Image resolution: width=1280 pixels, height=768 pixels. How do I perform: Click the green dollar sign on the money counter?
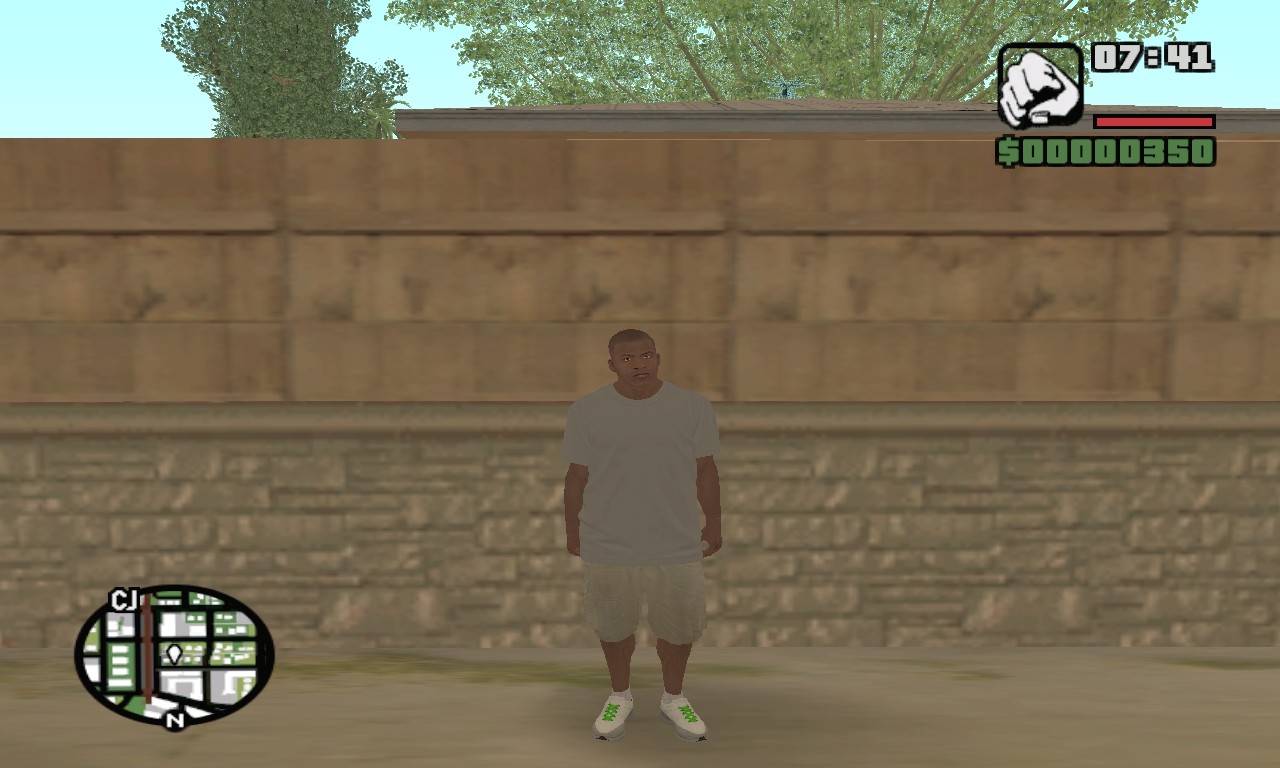tap(1009, 153)
